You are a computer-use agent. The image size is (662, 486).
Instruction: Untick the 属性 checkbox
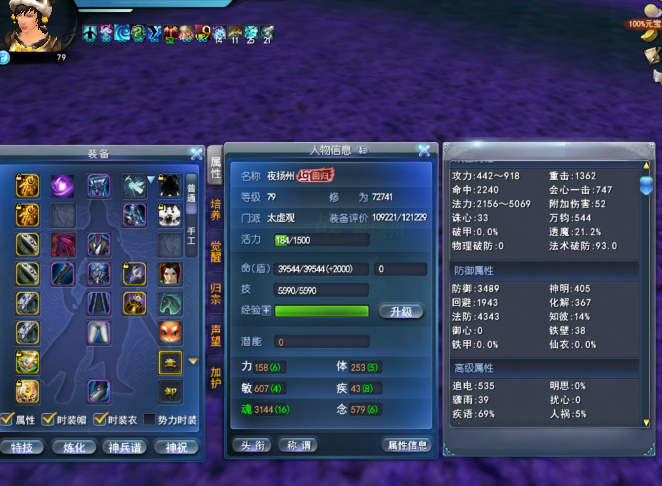(7, 420)
